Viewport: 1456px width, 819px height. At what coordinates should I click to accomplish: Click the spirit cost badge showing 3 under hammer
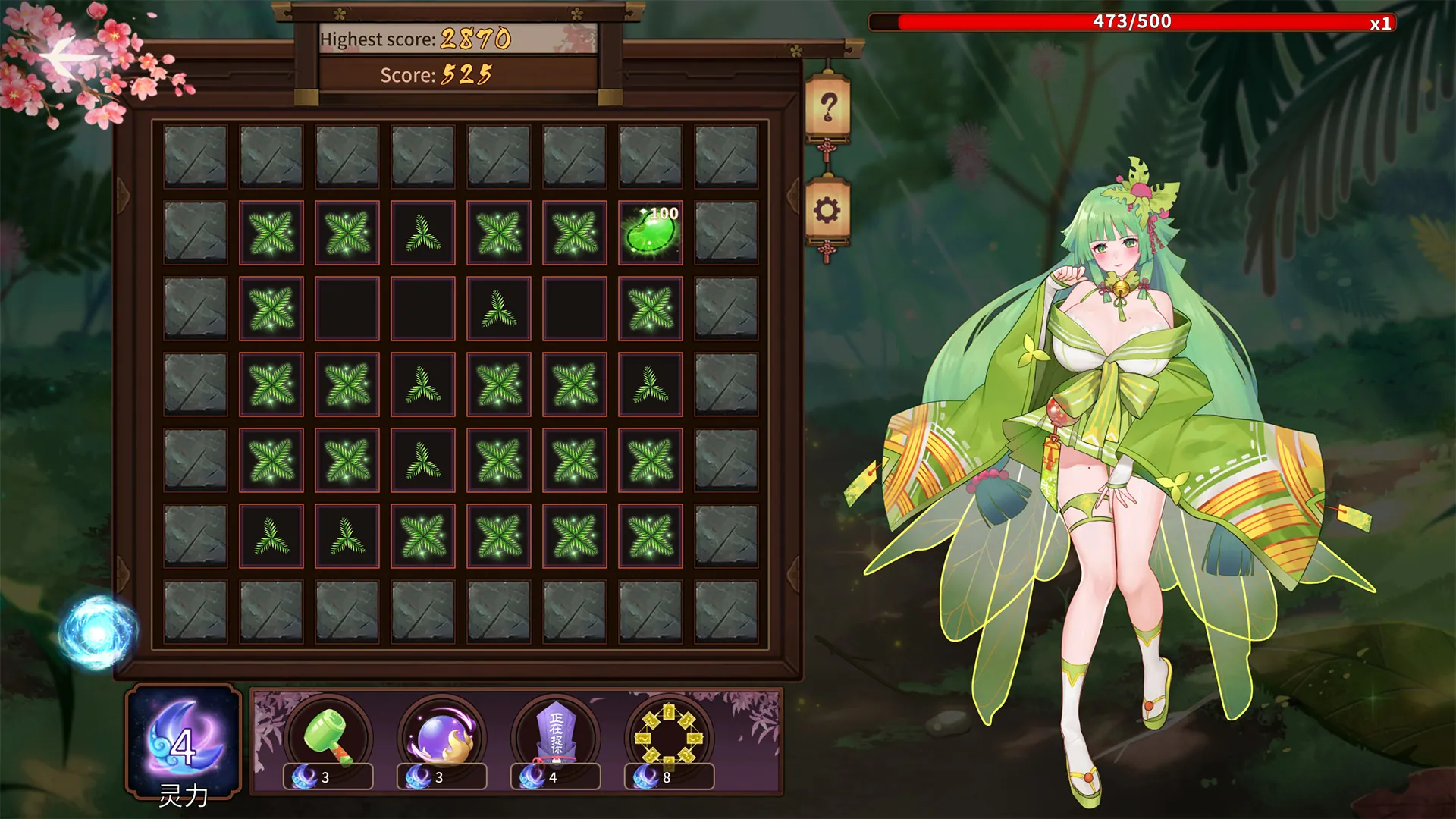(325, 777)
